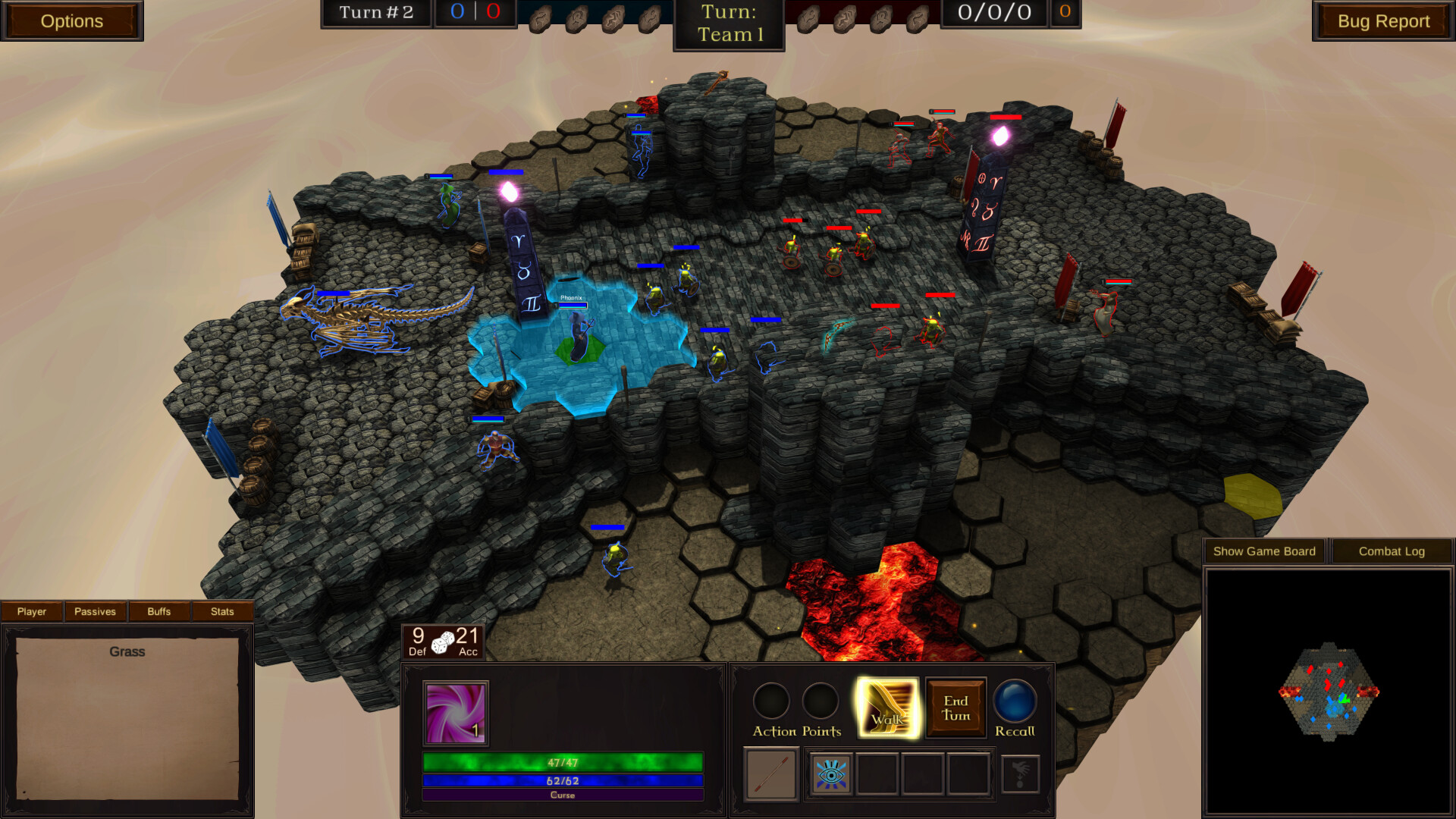Image resolution: width=1456 pixels, height=819 pixels.
Task: Switch to the Passives tab
Action: [94, 611]
